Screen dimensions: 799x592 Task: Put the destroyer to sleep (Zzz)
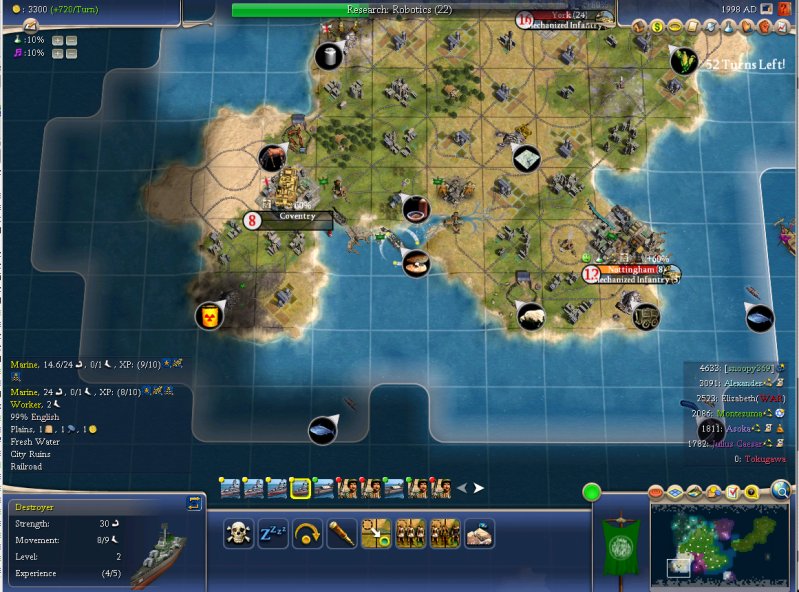[x=273, y=533]
